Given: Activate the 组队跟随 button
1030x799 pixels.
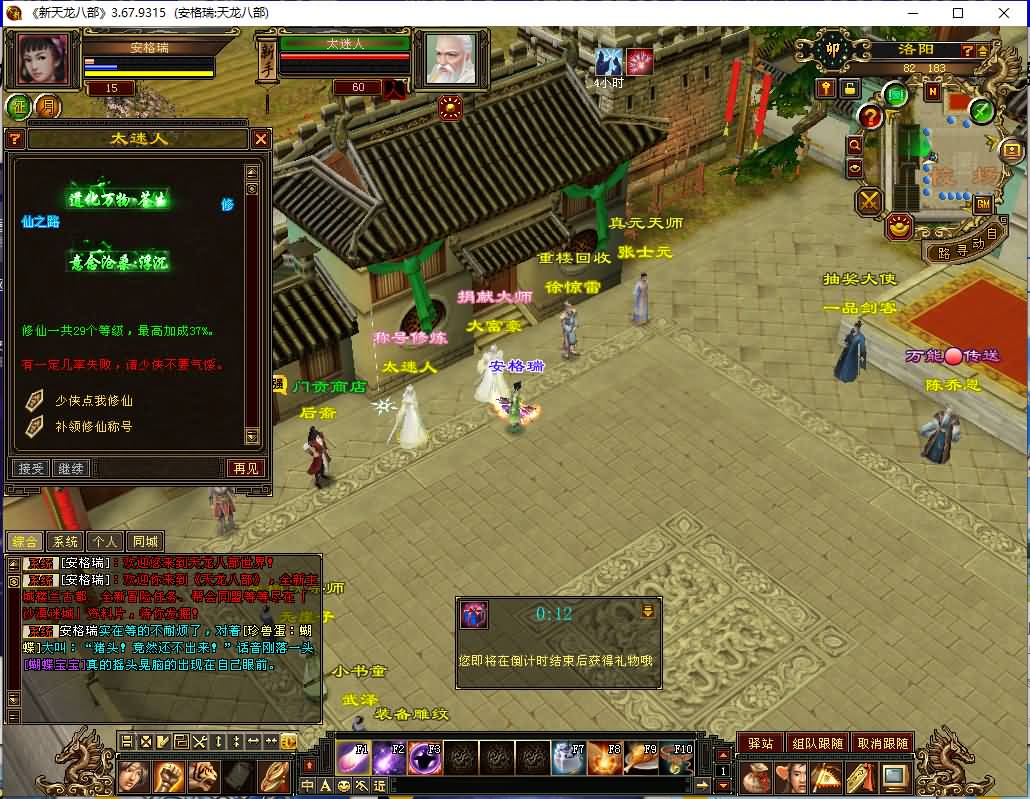Looking at the screenshot, I should 817,743.
